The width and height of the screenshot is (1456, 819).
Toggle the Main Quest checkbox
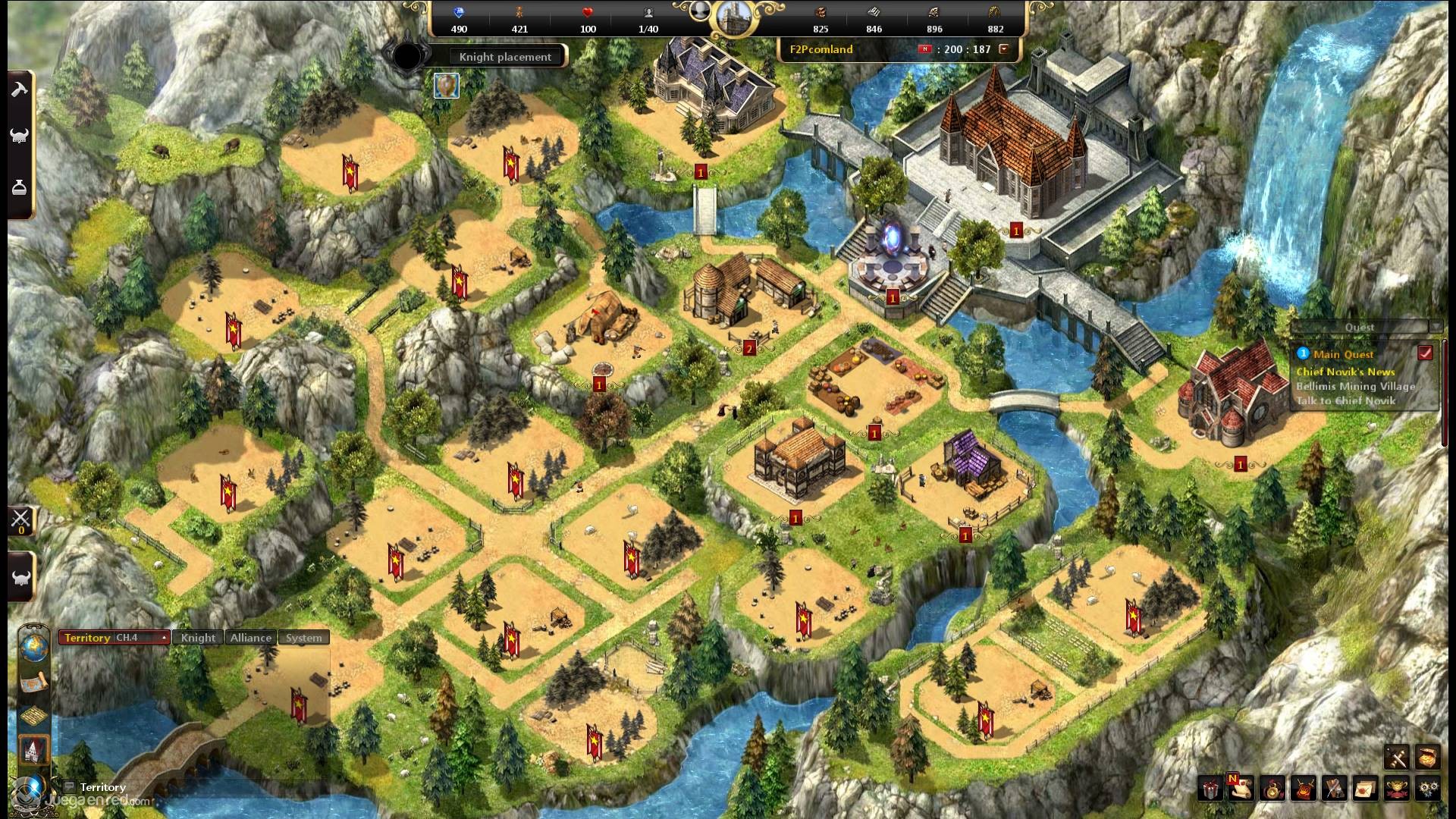(1425, 353)
